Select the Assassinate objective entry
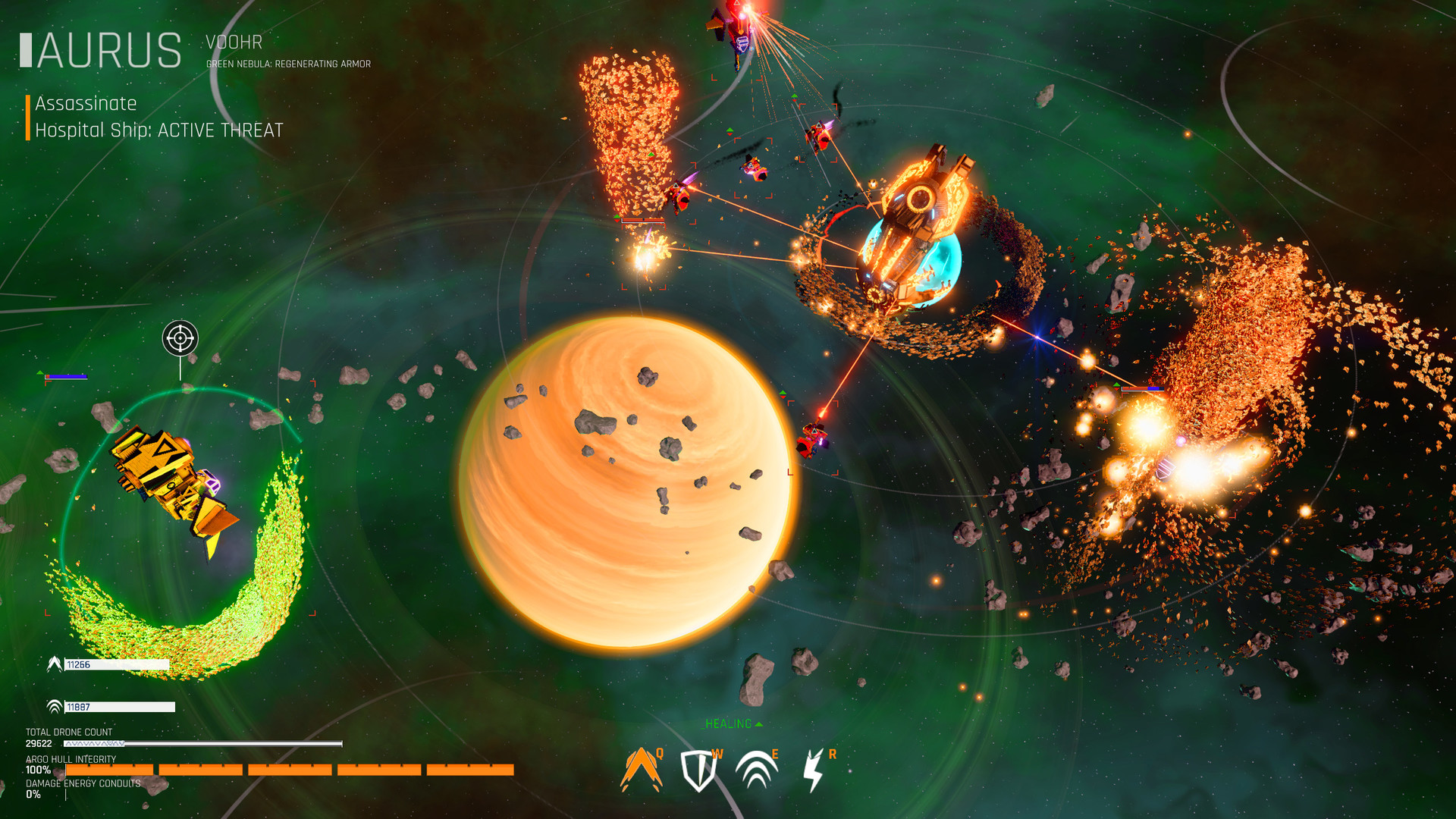1456x819 pixels. [x=85, y=103]
